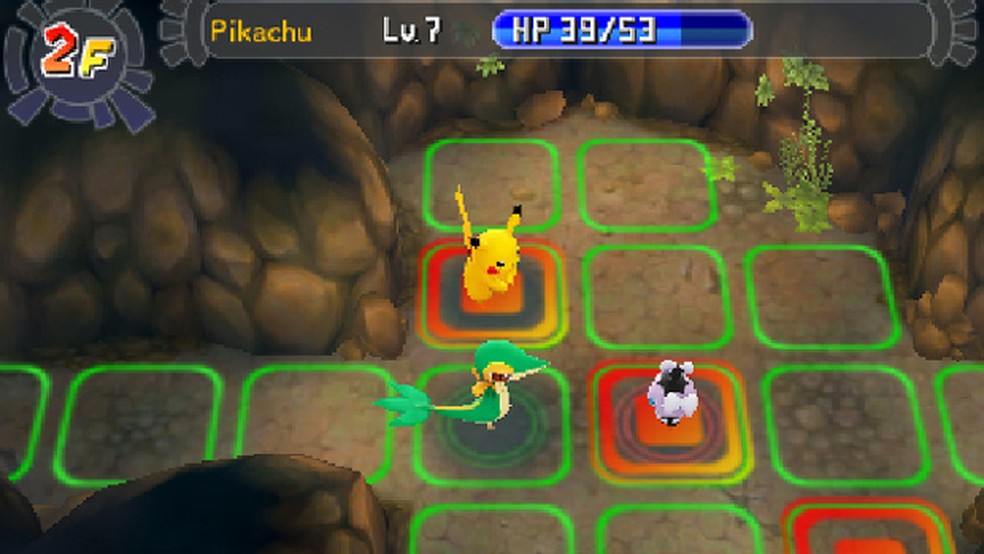Click the Pikachu name in status bar
984x554 pixels.
tap(261, 30)
